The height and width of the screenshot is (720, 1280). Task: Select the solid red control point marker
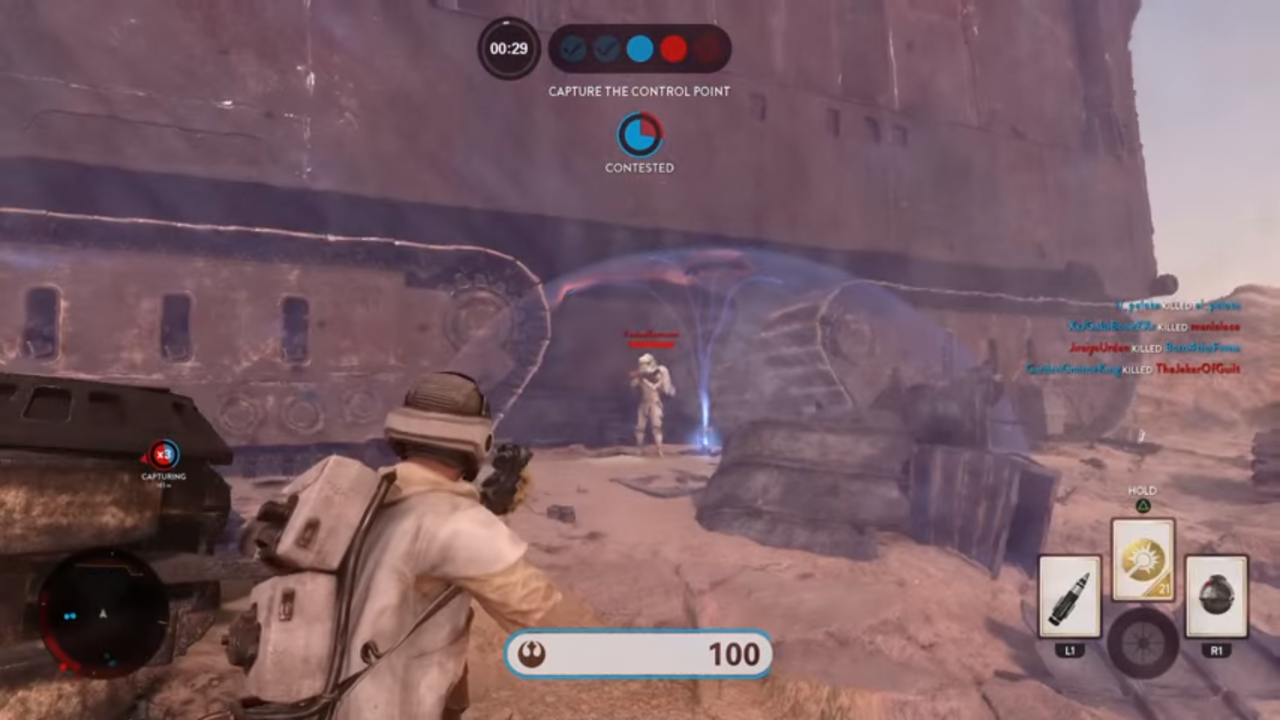pos(674,47)
